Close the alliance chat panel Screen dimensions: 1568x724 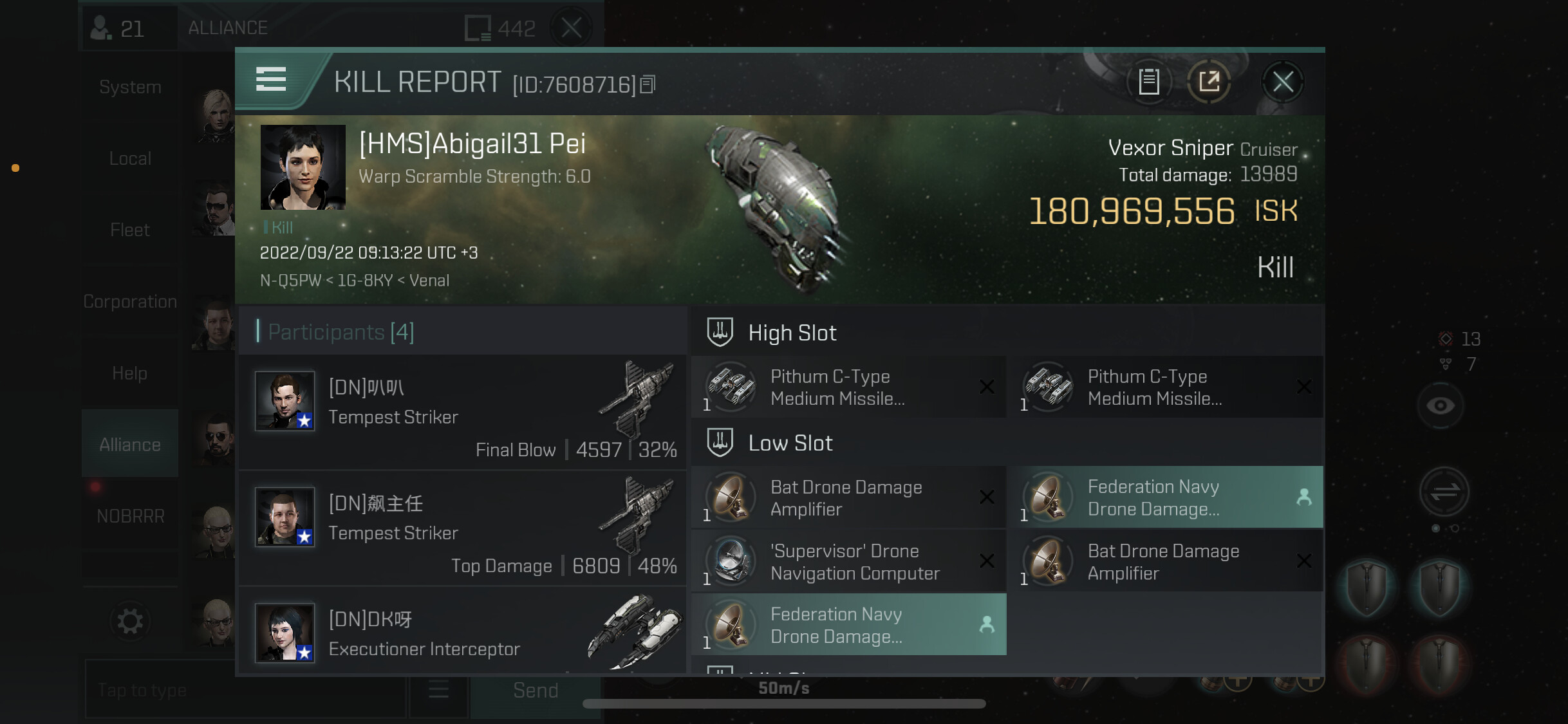click(571, 28)
